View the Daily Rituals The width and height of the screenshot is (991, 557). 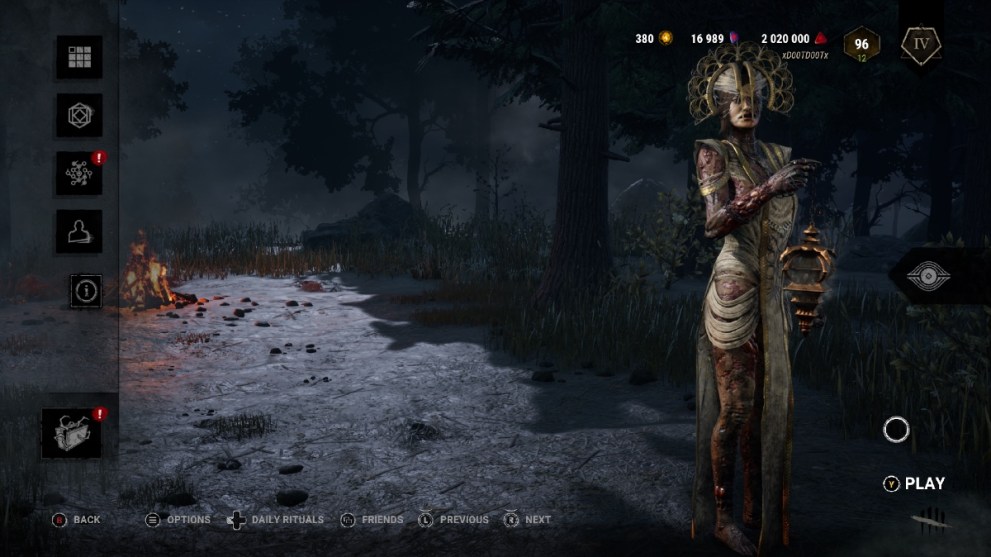coord(276,520)
